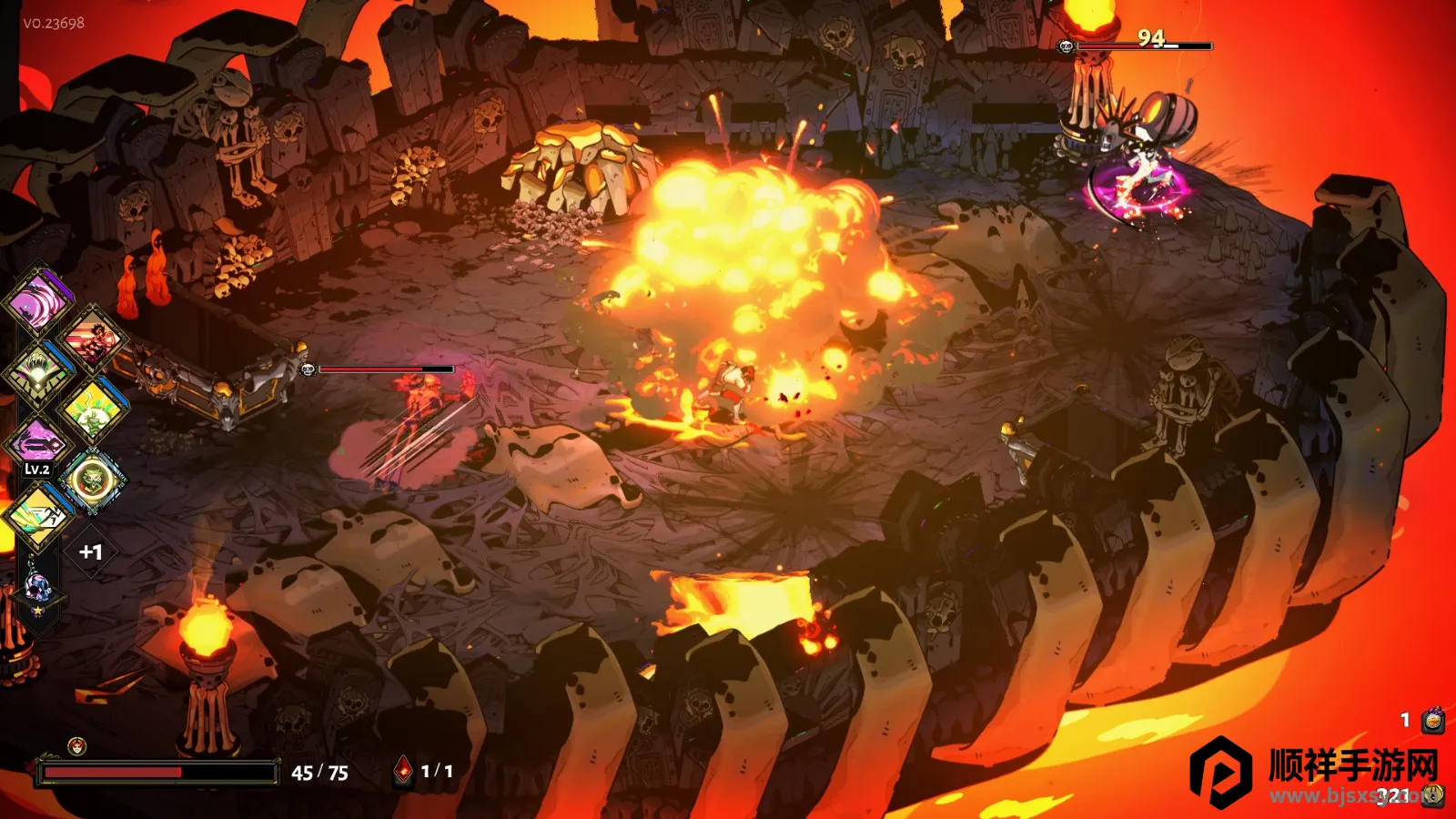This screenshot has width=1456, height=819.
Task: Select the gold obol coin icon
Action: 1434,795
